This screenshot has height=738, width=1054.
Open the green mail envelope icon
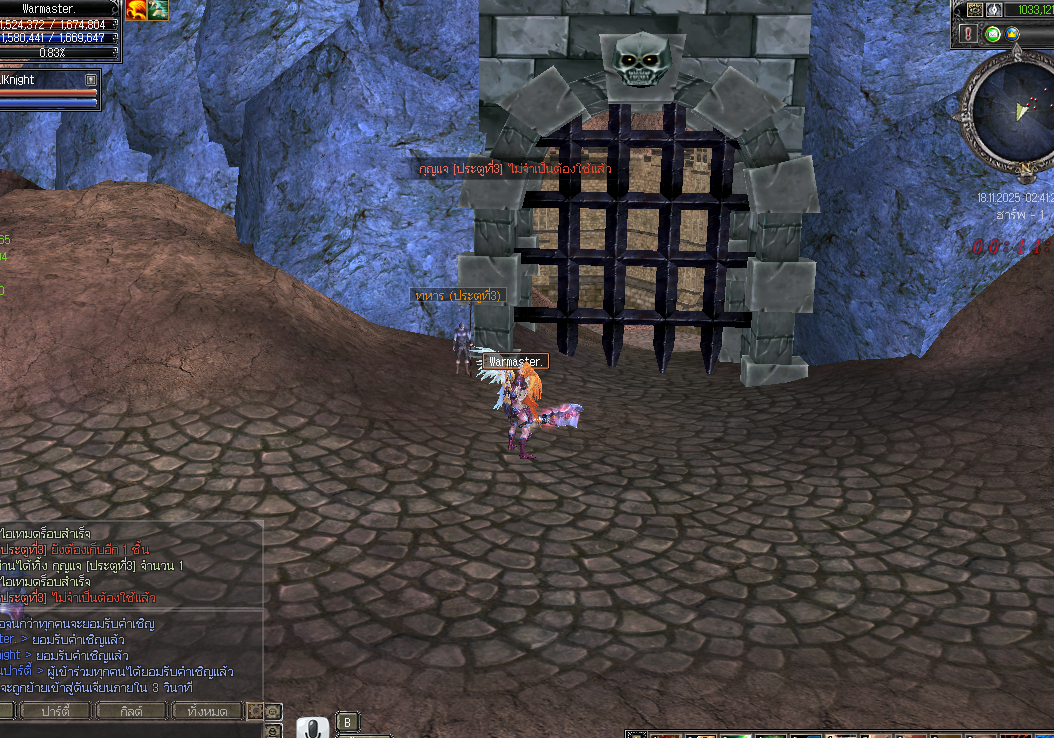(x=992, y=34)
